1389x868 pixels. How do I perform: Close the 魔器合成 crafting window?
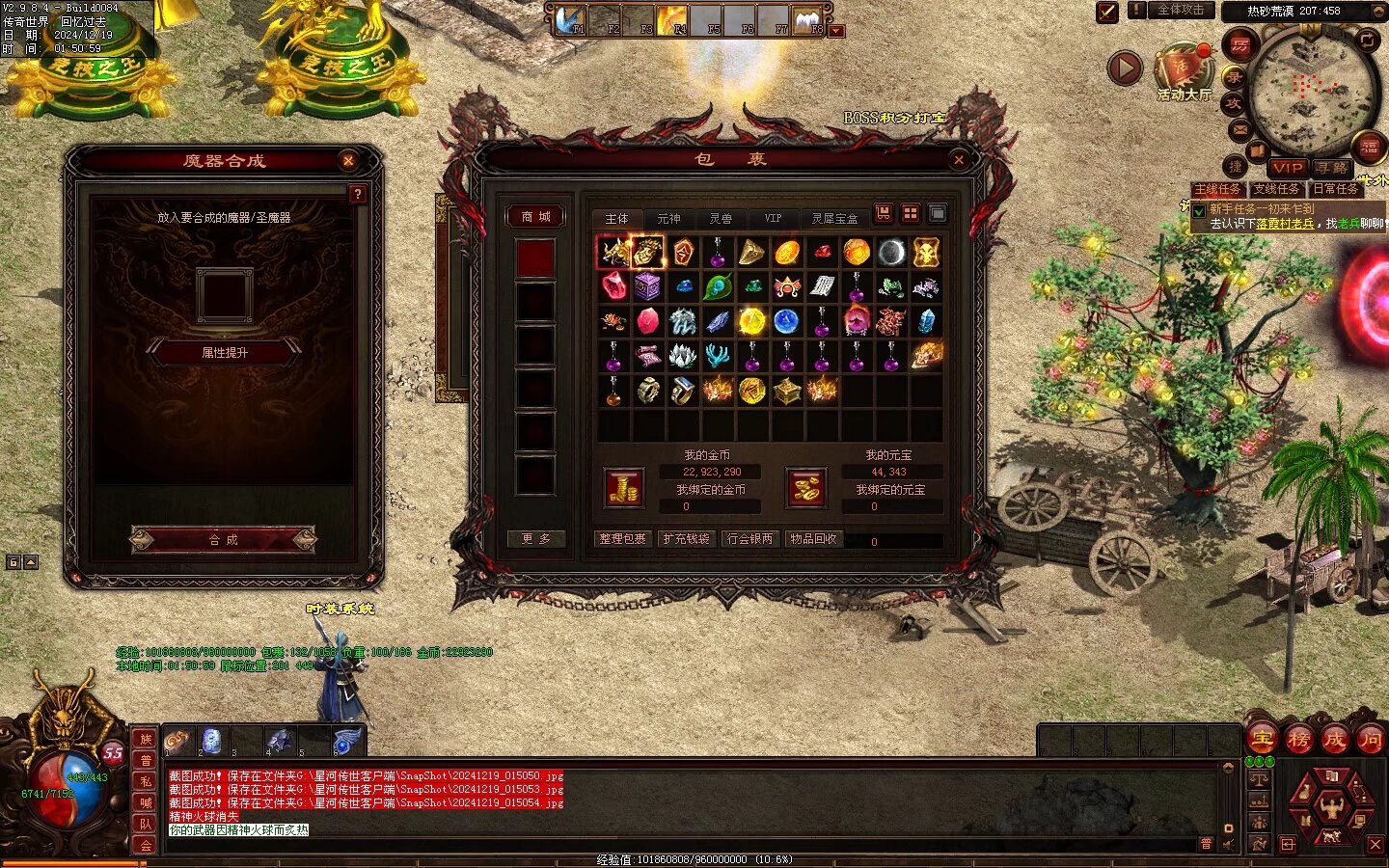348,161
